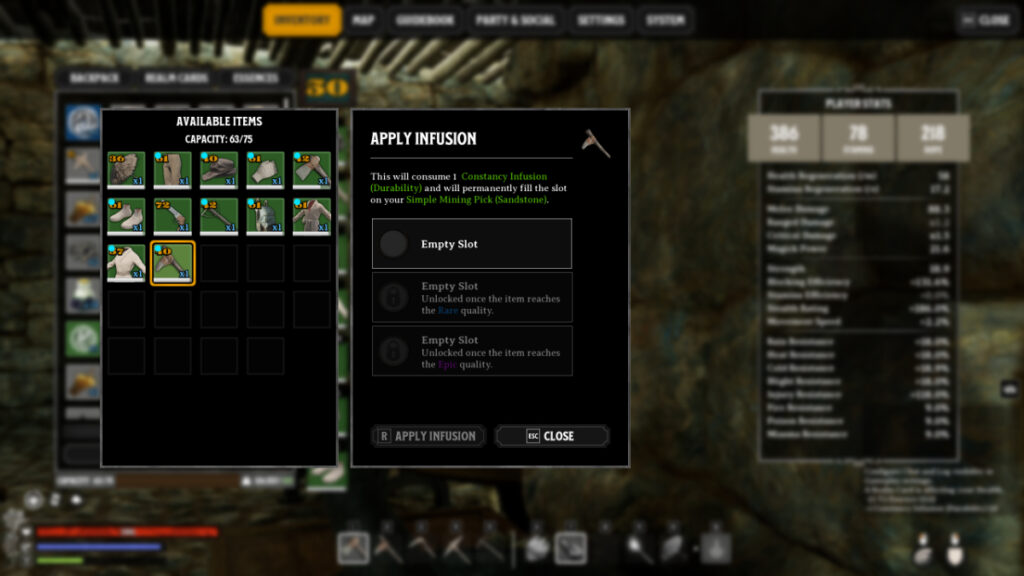
Task: Select the cloth cap item
Action: [218, 170]
